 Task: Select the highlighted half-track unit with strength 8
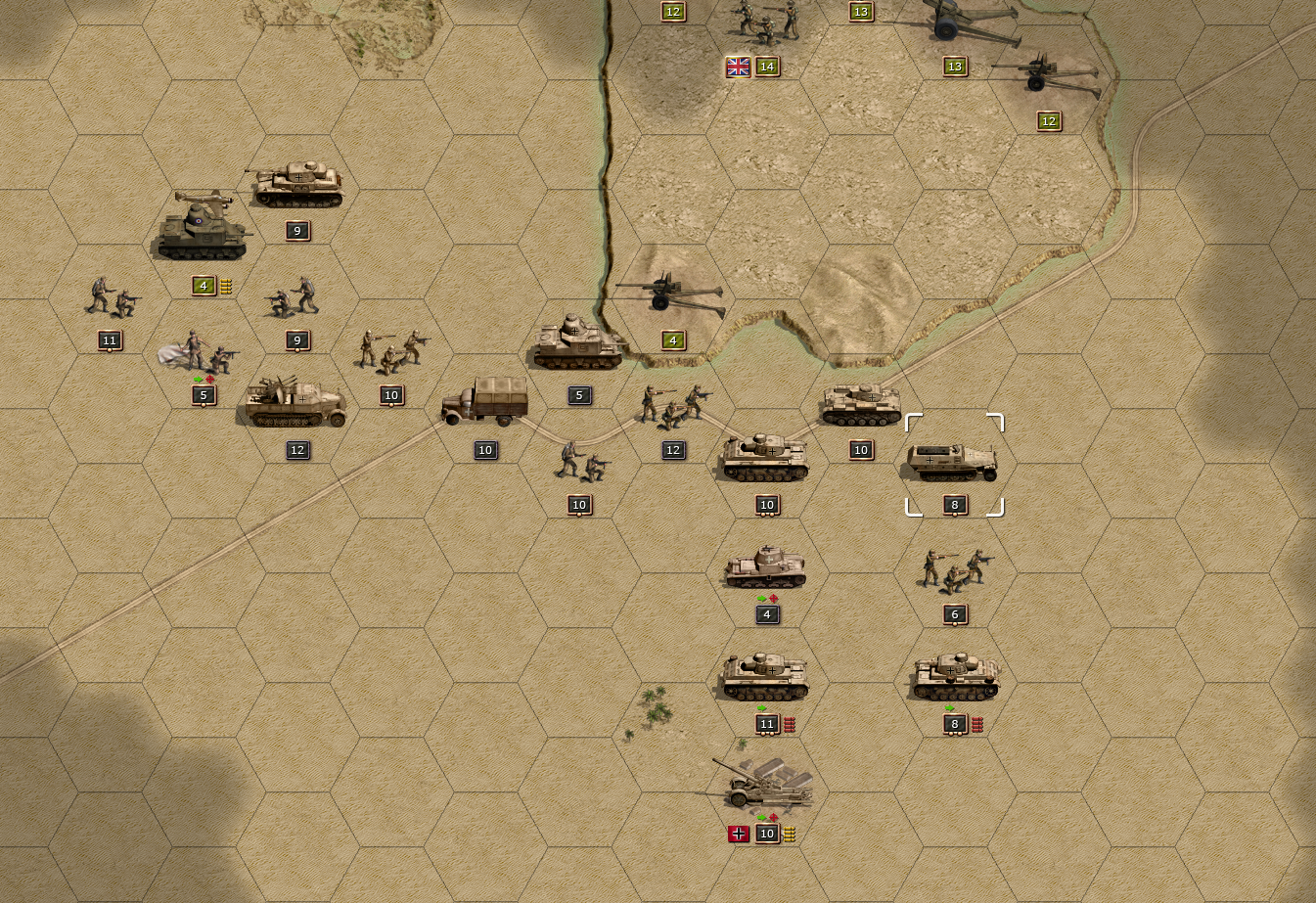(x=954, y=463)
